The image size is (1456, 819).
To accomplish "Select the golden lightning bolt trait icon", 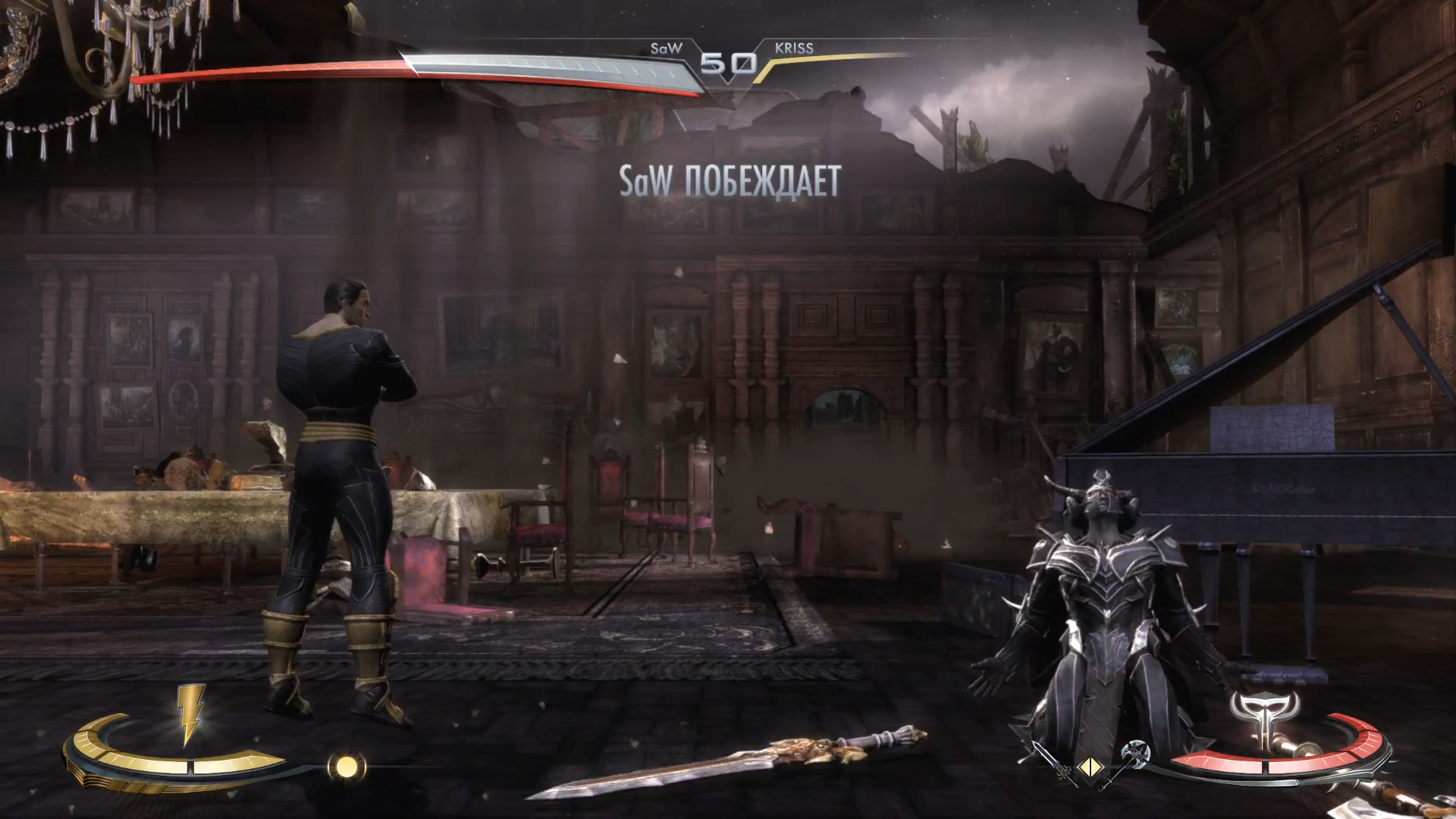I will (x=191, y=714).
